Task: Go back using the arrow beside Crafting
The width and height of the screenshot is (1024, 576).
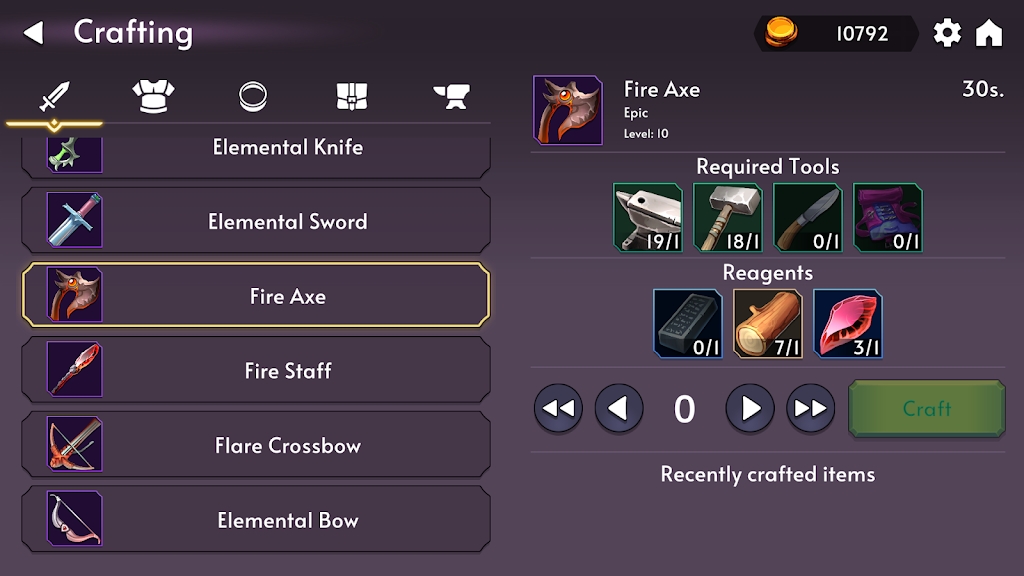Action: pos(34,33)
